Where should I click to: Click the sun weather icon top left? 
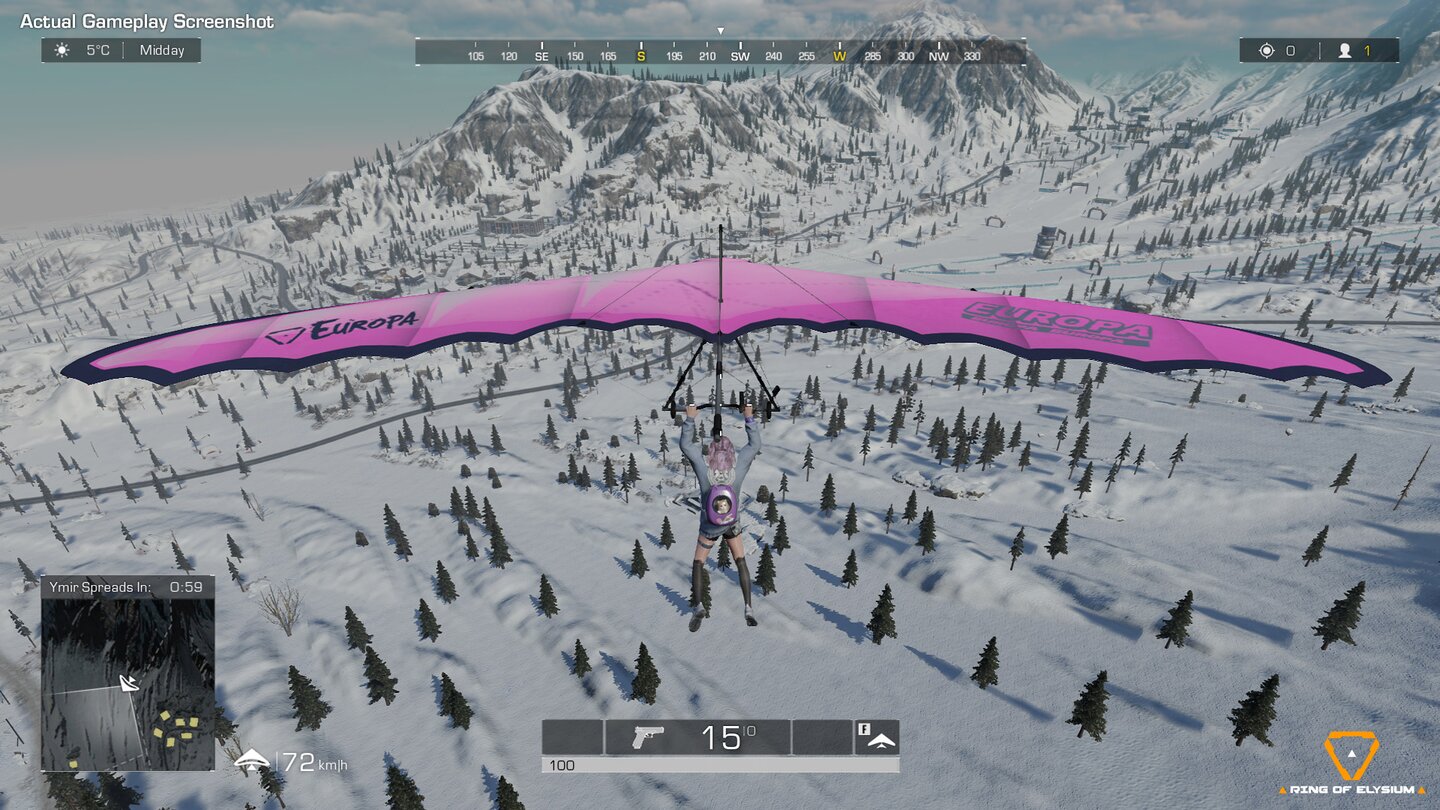click(x=62, y=49)
